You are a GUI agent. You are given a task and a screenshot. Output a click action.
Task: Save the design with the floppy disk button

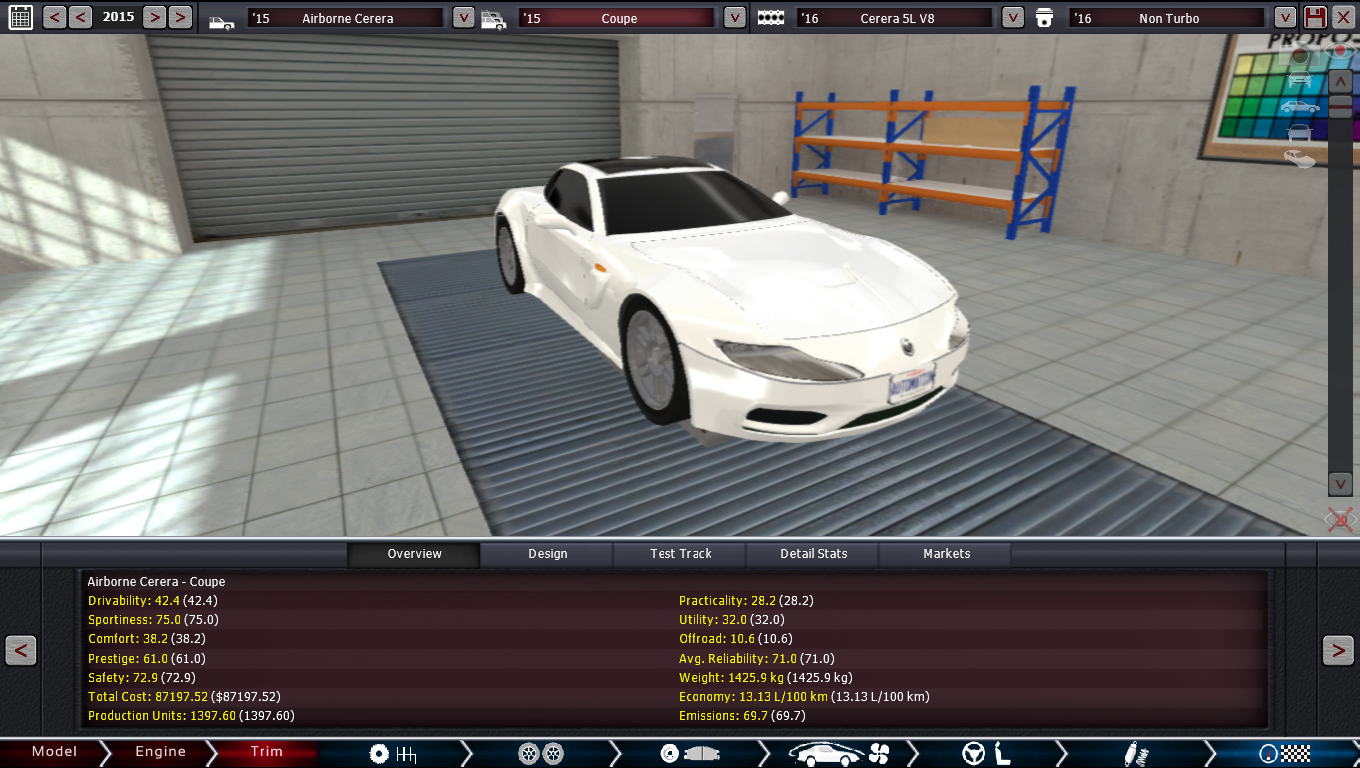(x=1315, y=17)
